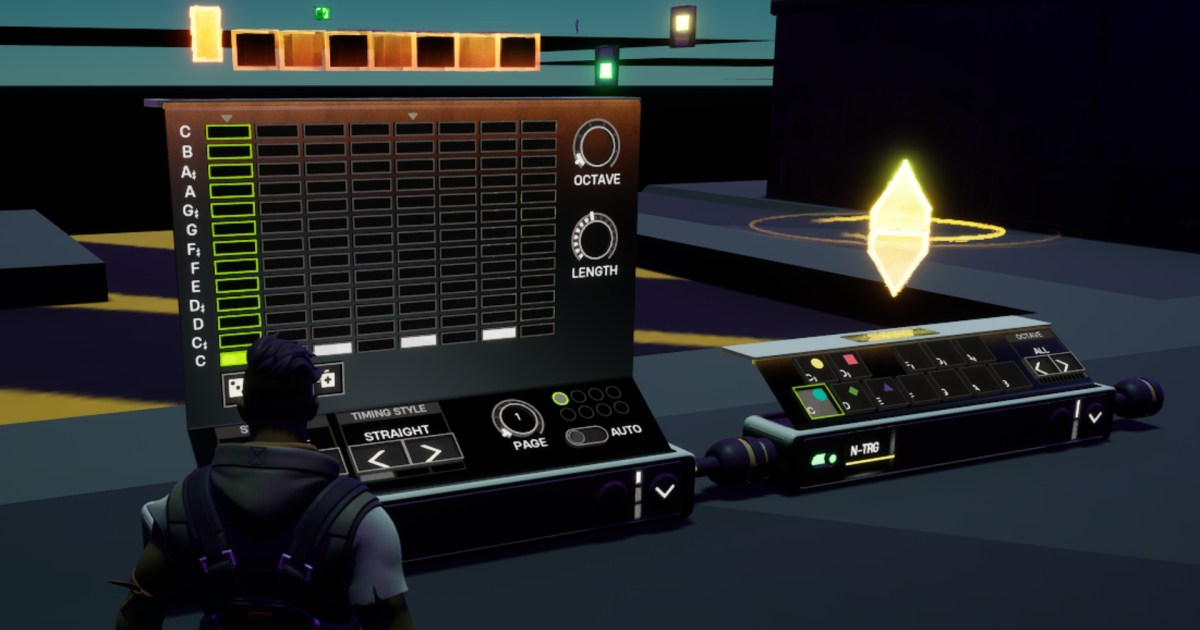
Task: Select the lit green page indicator dot
Action: [x=560, y=399]
